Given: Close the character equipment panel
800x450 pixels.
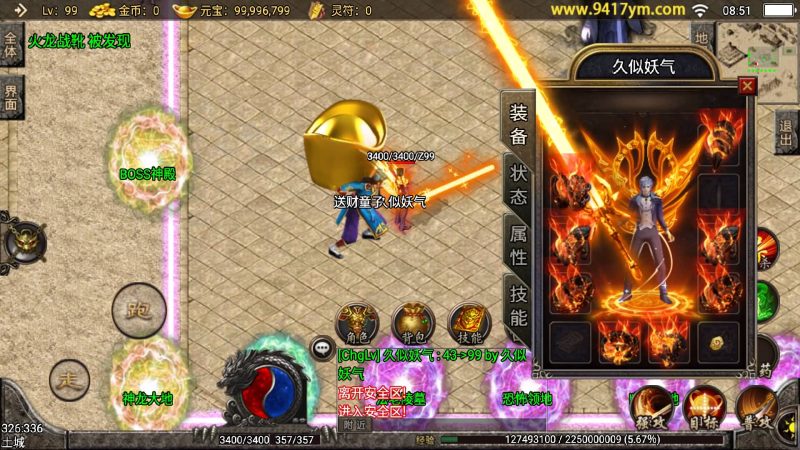Looking at the screenshot, I should coord(746,86).
